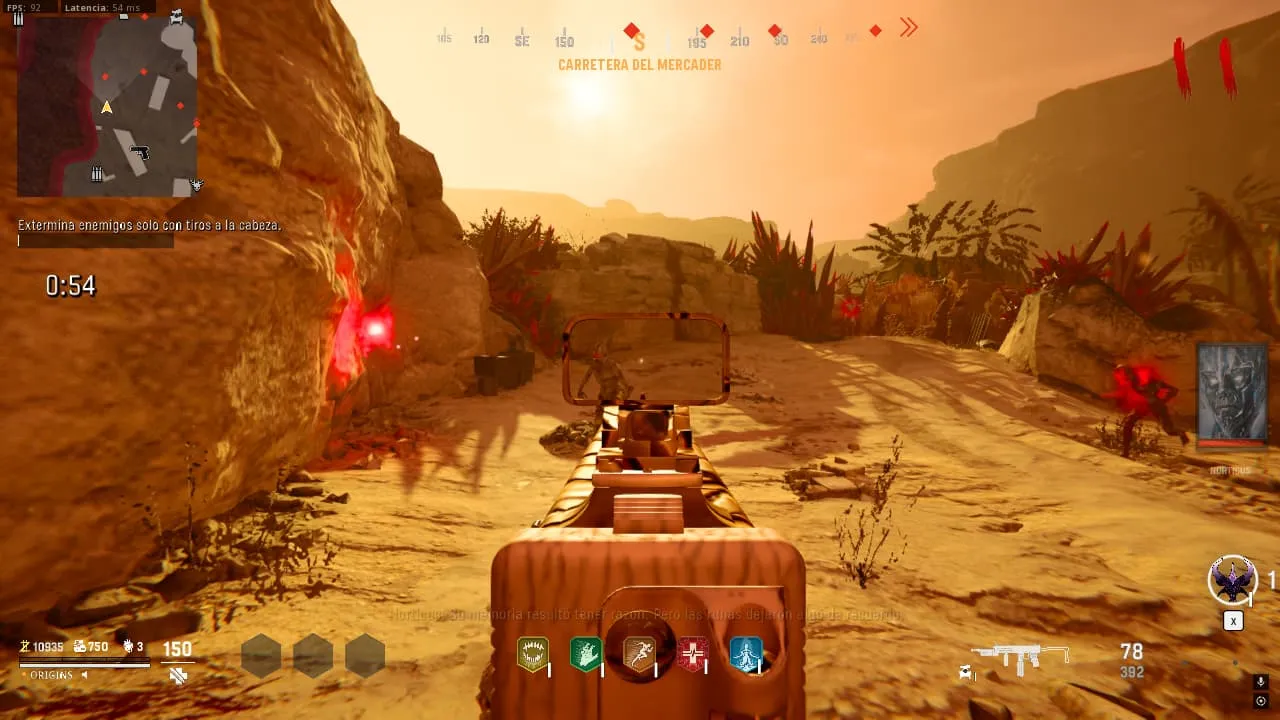This screenshot has height=720, width=1280.
Task: Click the compass bar heading strip
Action: 640,39
